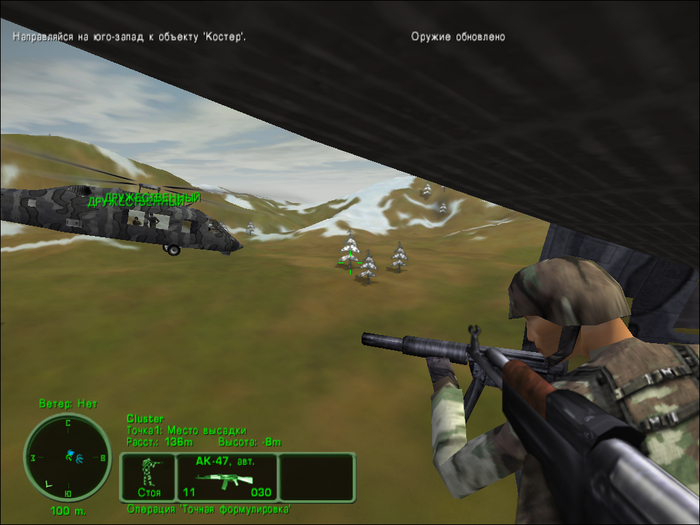Click the empty slot beside the AK-47 panel
Image resolution: width=700 pixels, height=525 pixels.
[x=316, y=477]
